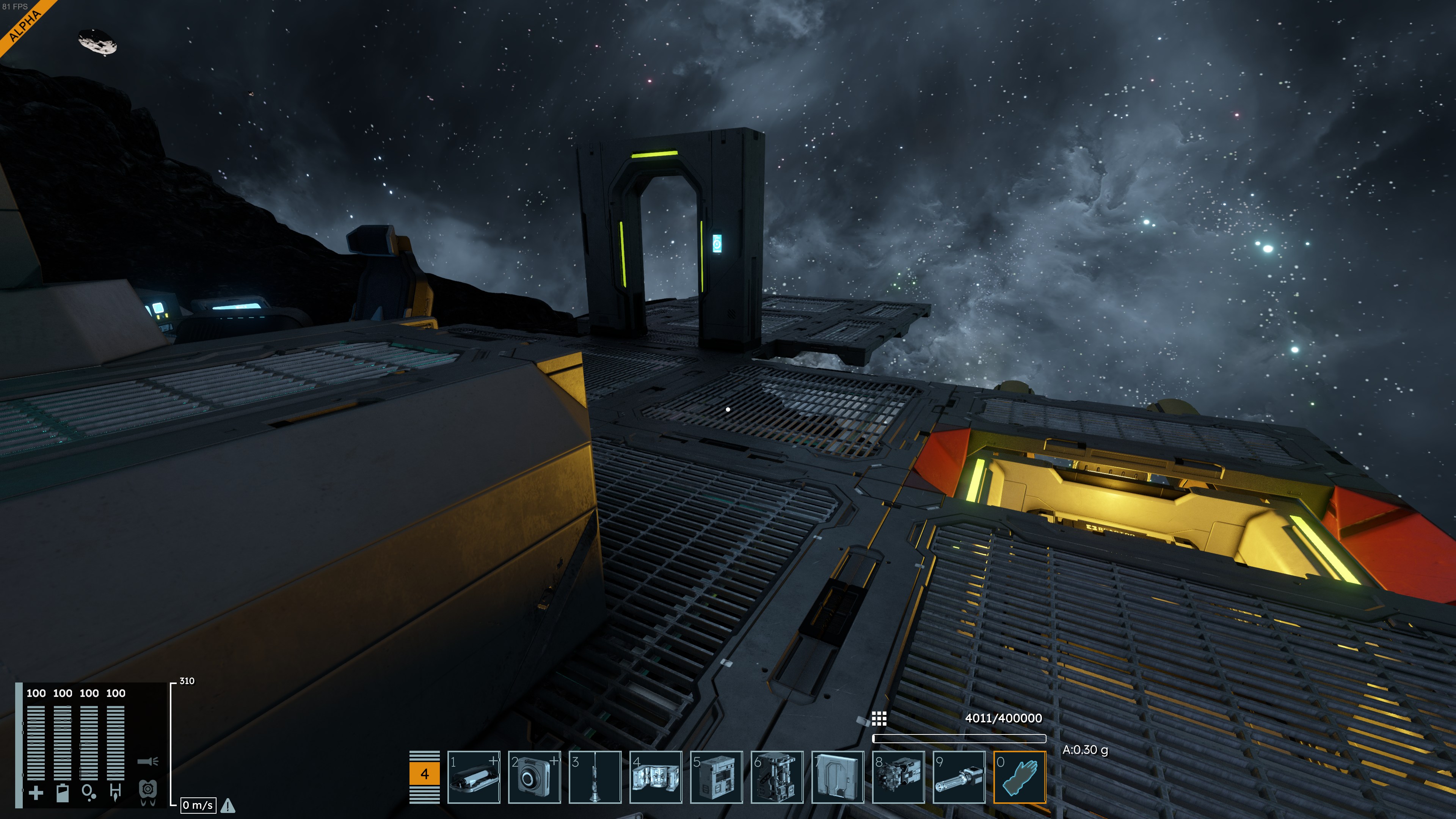Open the inventory grid icon above the hotbar
Viewport: 1456px width, 819px height.
pos(879,719)
